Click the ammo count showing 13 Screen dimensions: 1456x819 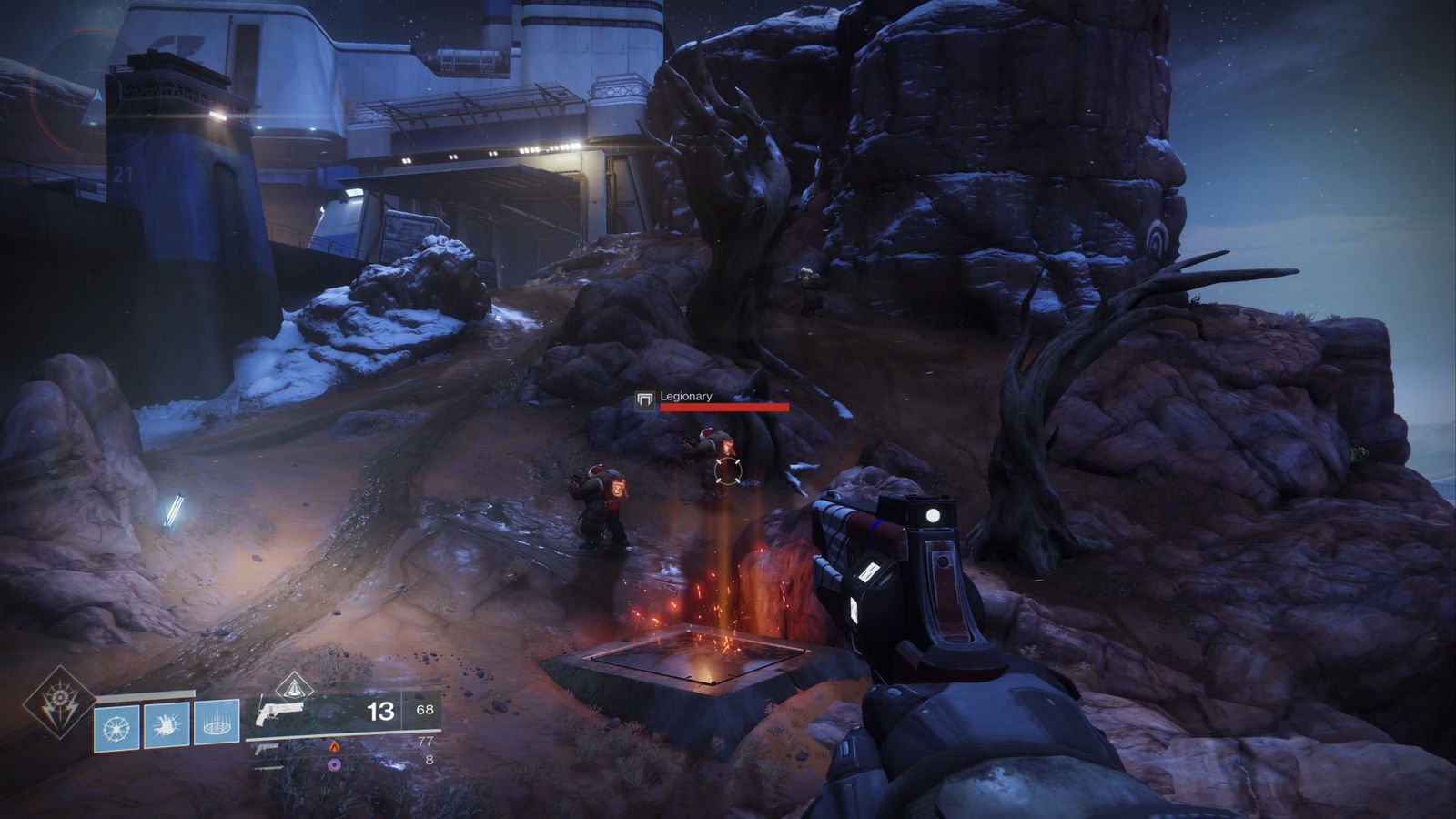pos(379,712)
